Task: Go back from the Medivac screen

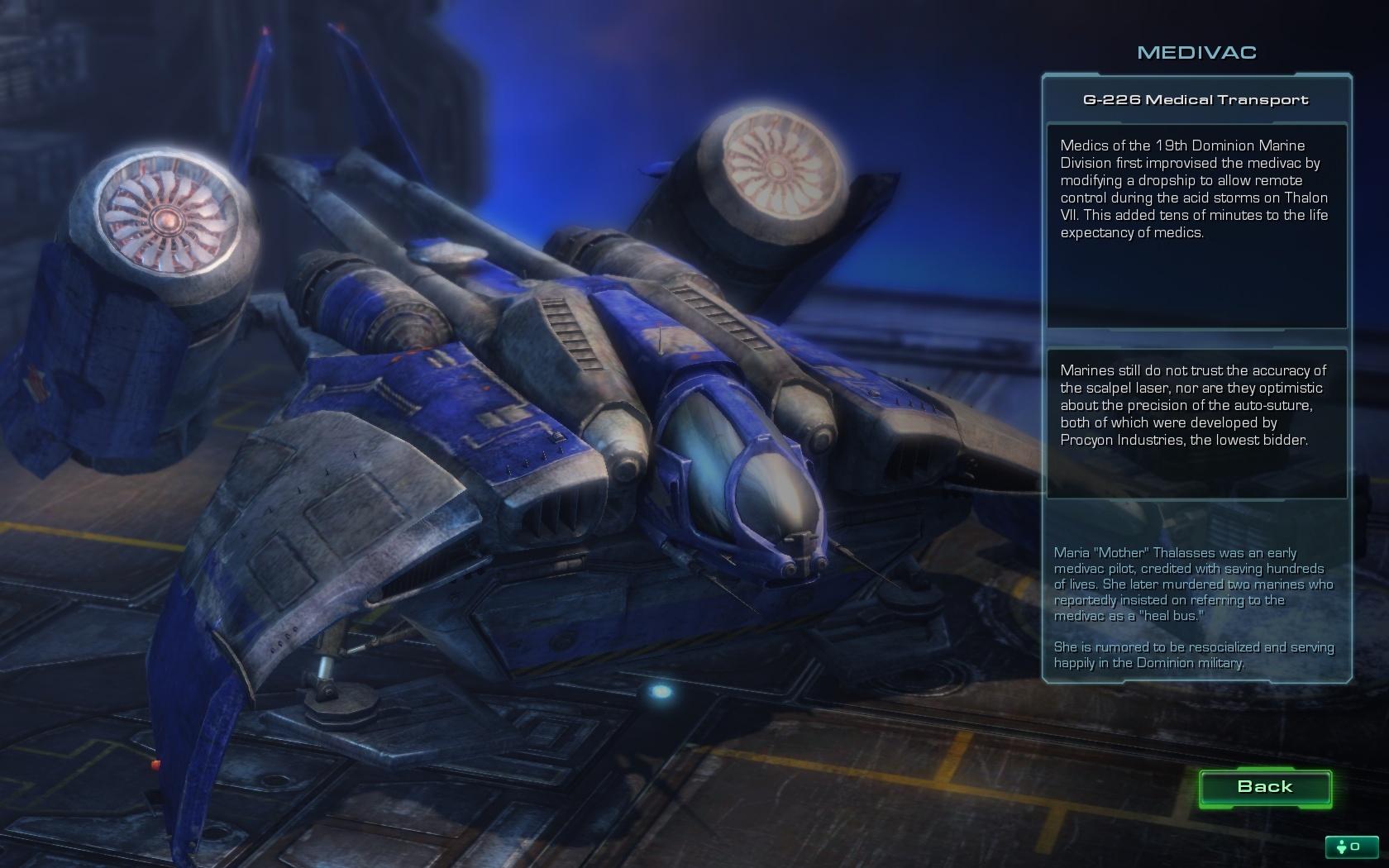Action: point(1264,787)
